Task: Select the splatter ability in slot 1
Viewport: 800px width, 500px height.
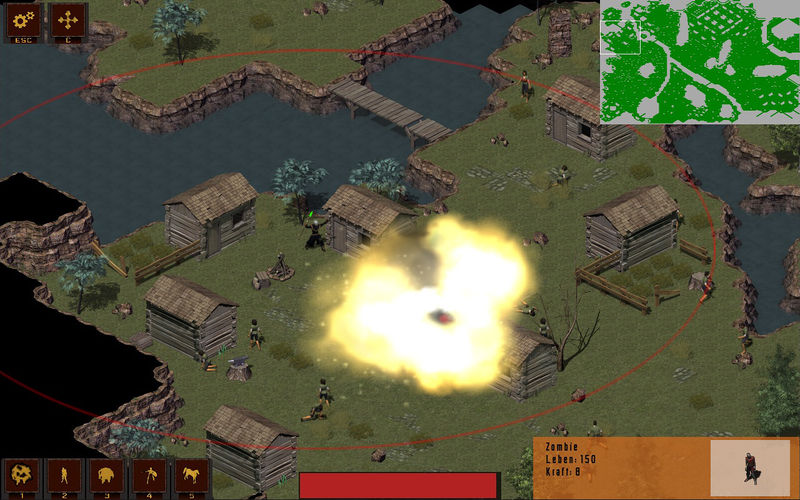Action: 22,476
